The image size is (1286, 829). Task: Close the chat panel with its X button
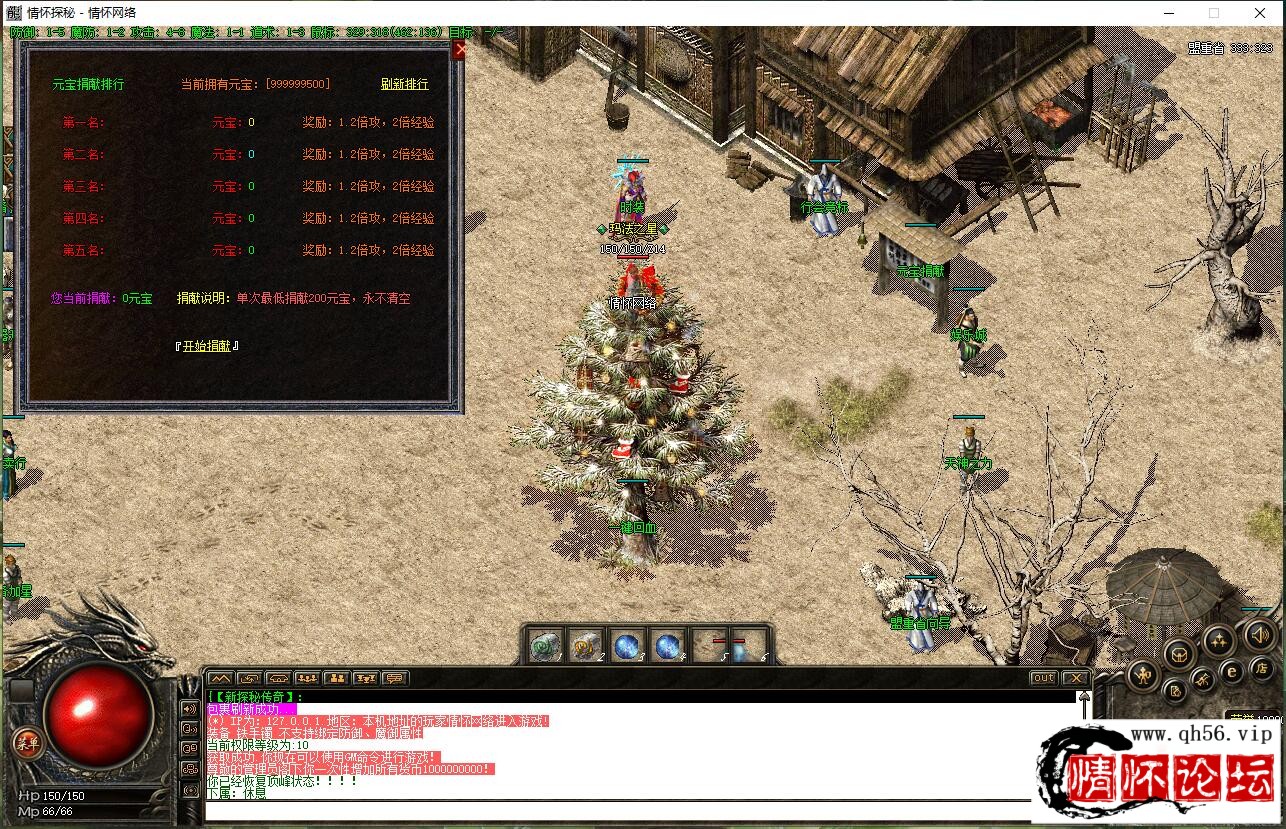point(1075,678)
